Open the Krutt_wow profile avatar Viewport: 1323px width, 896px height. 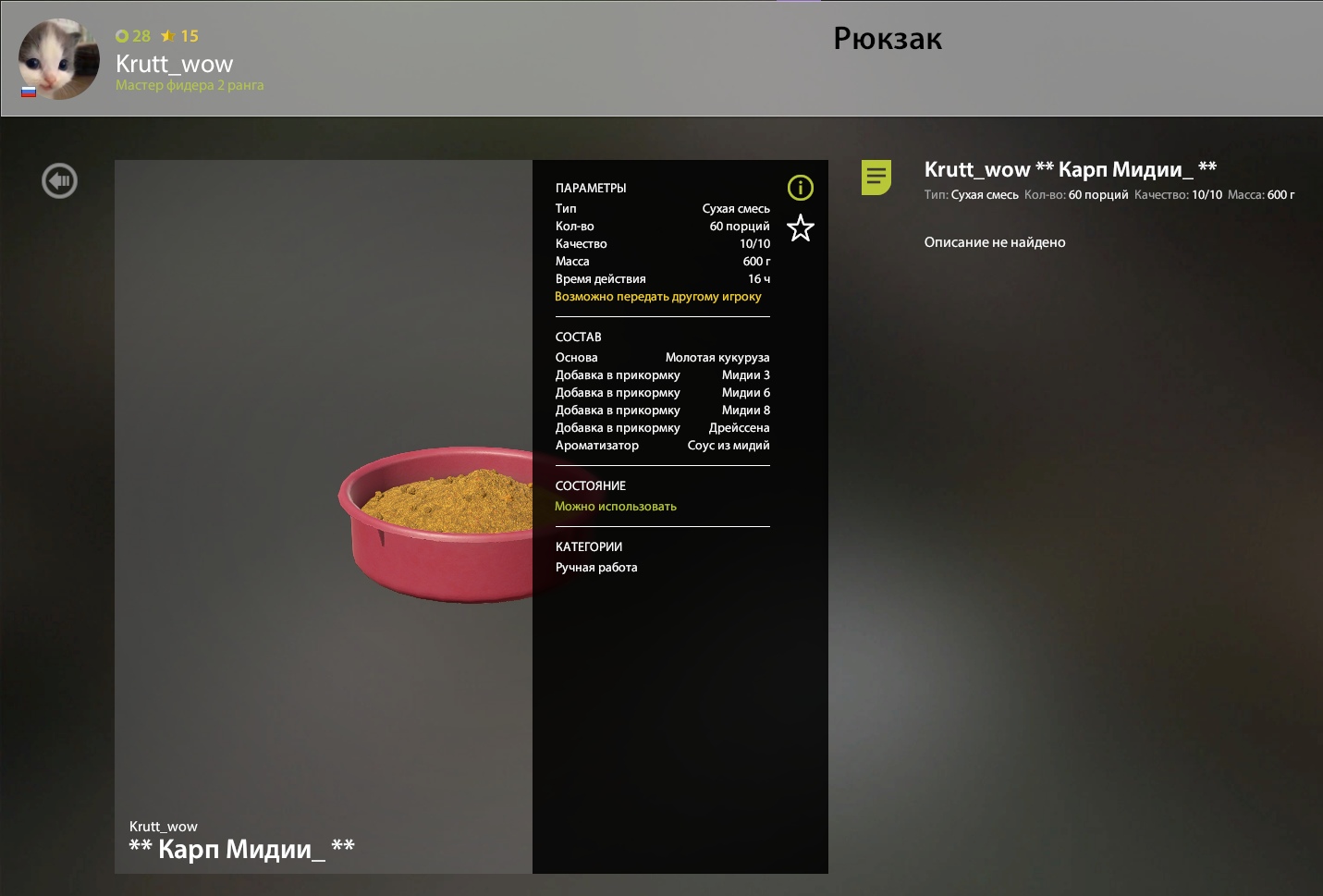(58, 59)
